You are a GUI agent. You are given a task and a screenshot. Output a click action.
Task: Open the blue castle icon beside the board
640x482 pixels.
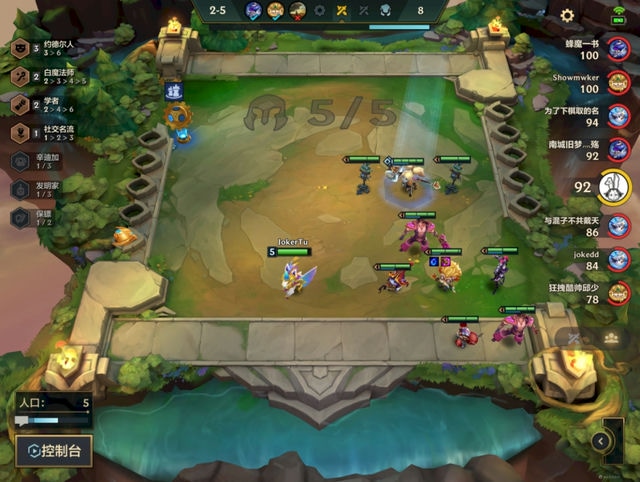[171, 91]
